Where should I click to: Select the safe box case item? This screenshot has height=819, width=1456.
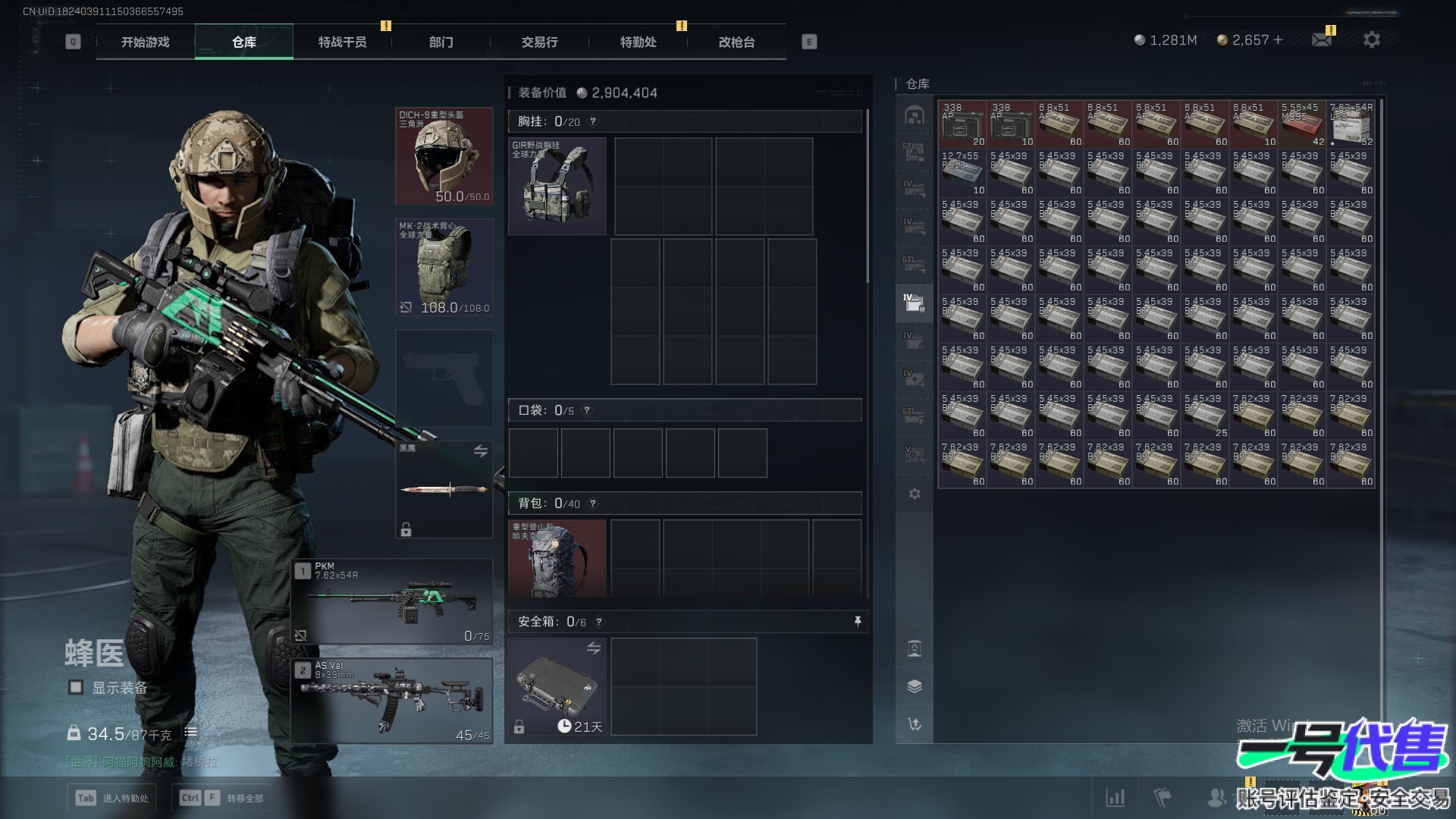pos(557,686)
